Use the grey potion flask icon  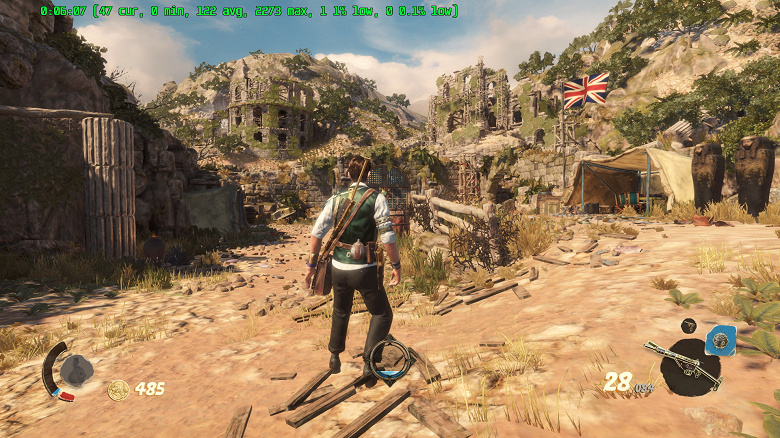pos(76,371)
